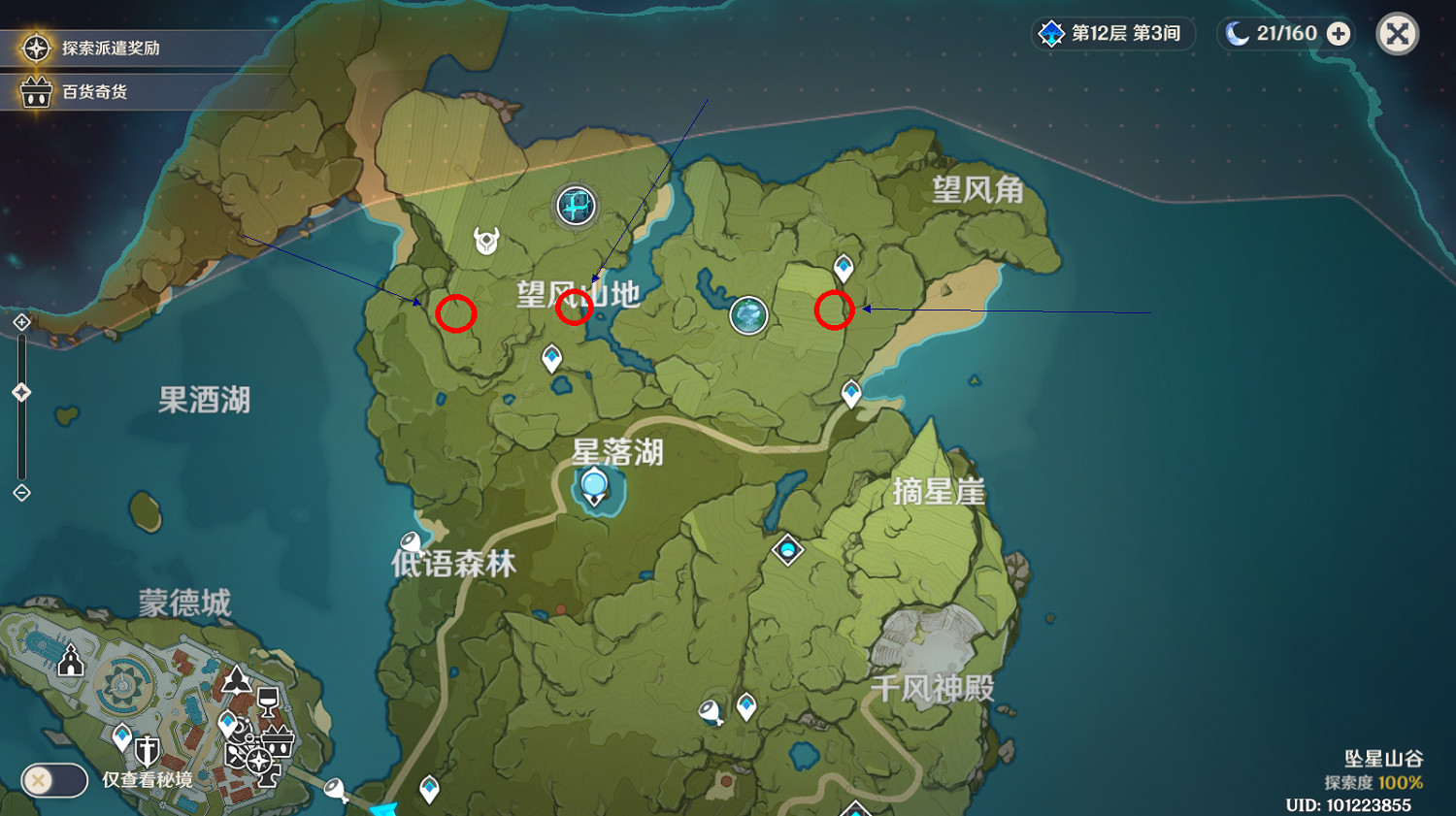Click the 第12层 第3间 Spiral Abyss entry
This screenshot has width=1456, height=816.
pyautogui.click(x=1112, y=34)
